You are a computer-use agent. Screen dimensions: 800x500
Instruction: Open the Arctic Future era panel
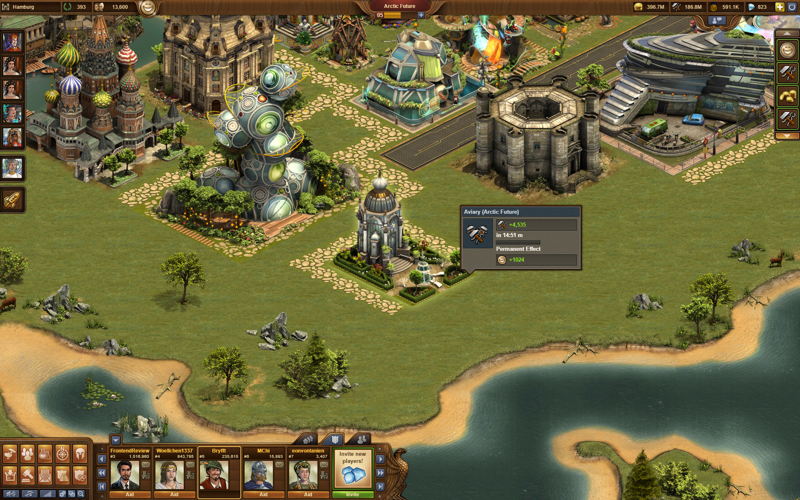[400, 7]
